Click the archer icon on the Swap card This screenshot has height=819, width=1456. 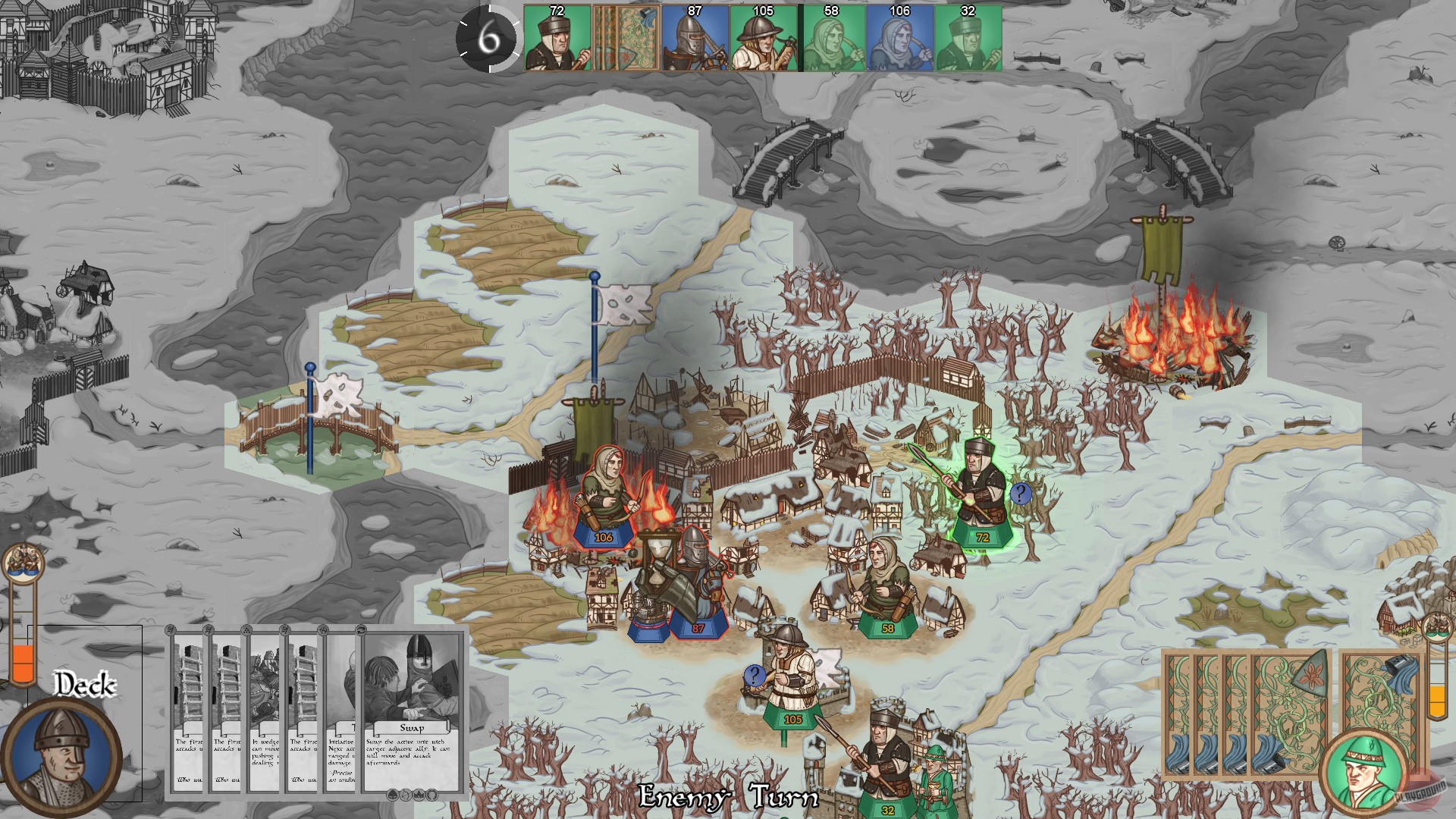pos(406,795)
